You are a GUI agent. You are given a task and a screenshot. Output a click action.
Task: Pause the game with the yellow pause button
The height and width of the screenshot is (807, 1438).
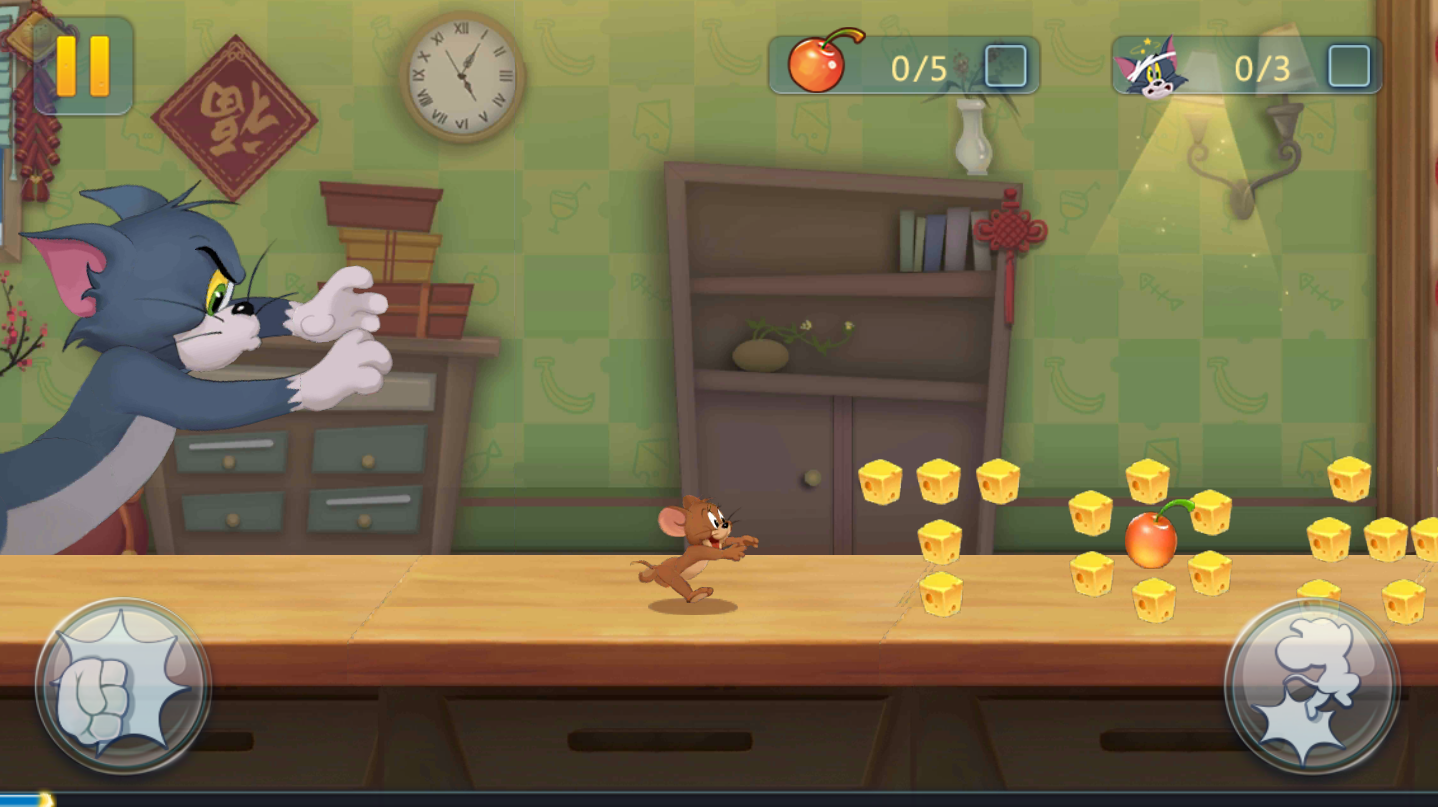[x=83, y=66]
